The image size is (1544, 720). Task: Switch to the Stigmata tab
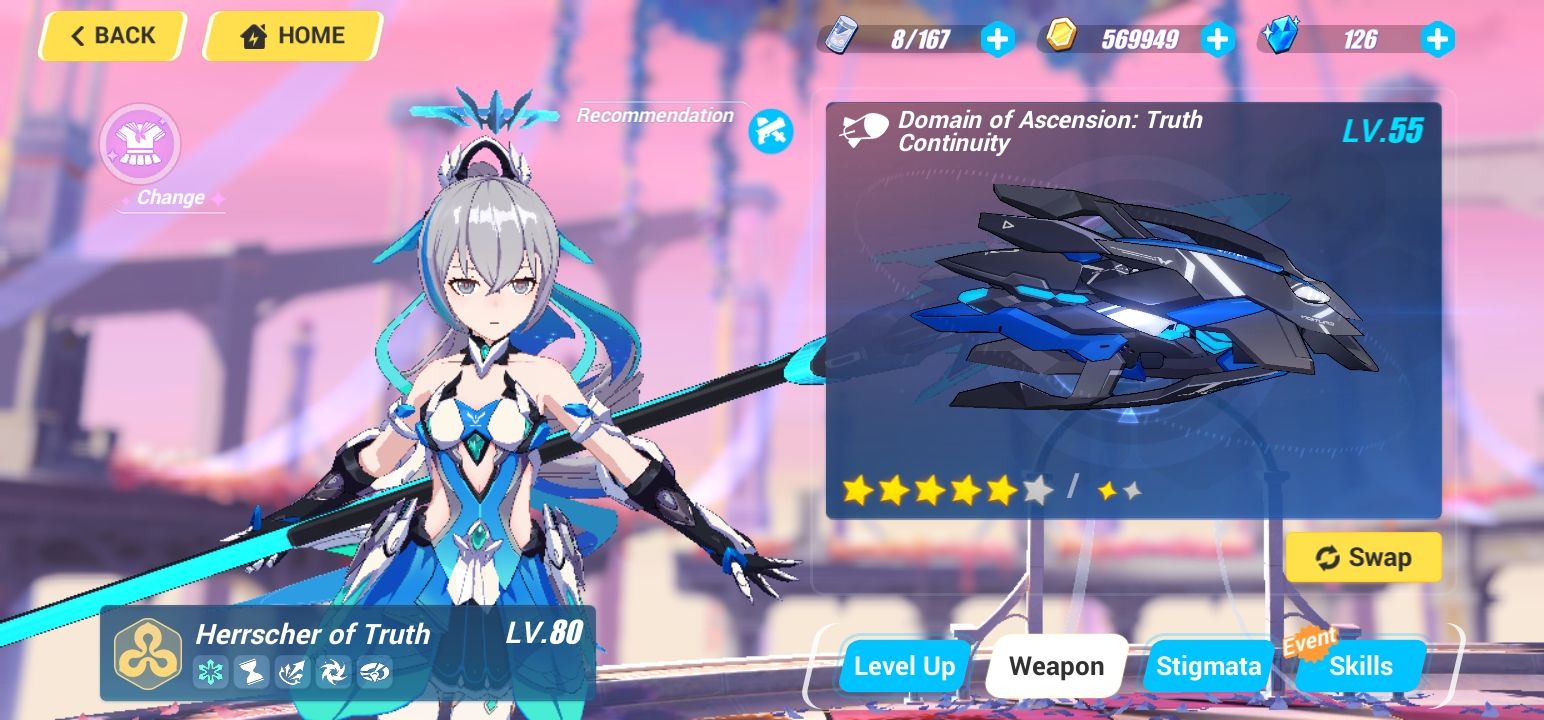point(1206,665)
